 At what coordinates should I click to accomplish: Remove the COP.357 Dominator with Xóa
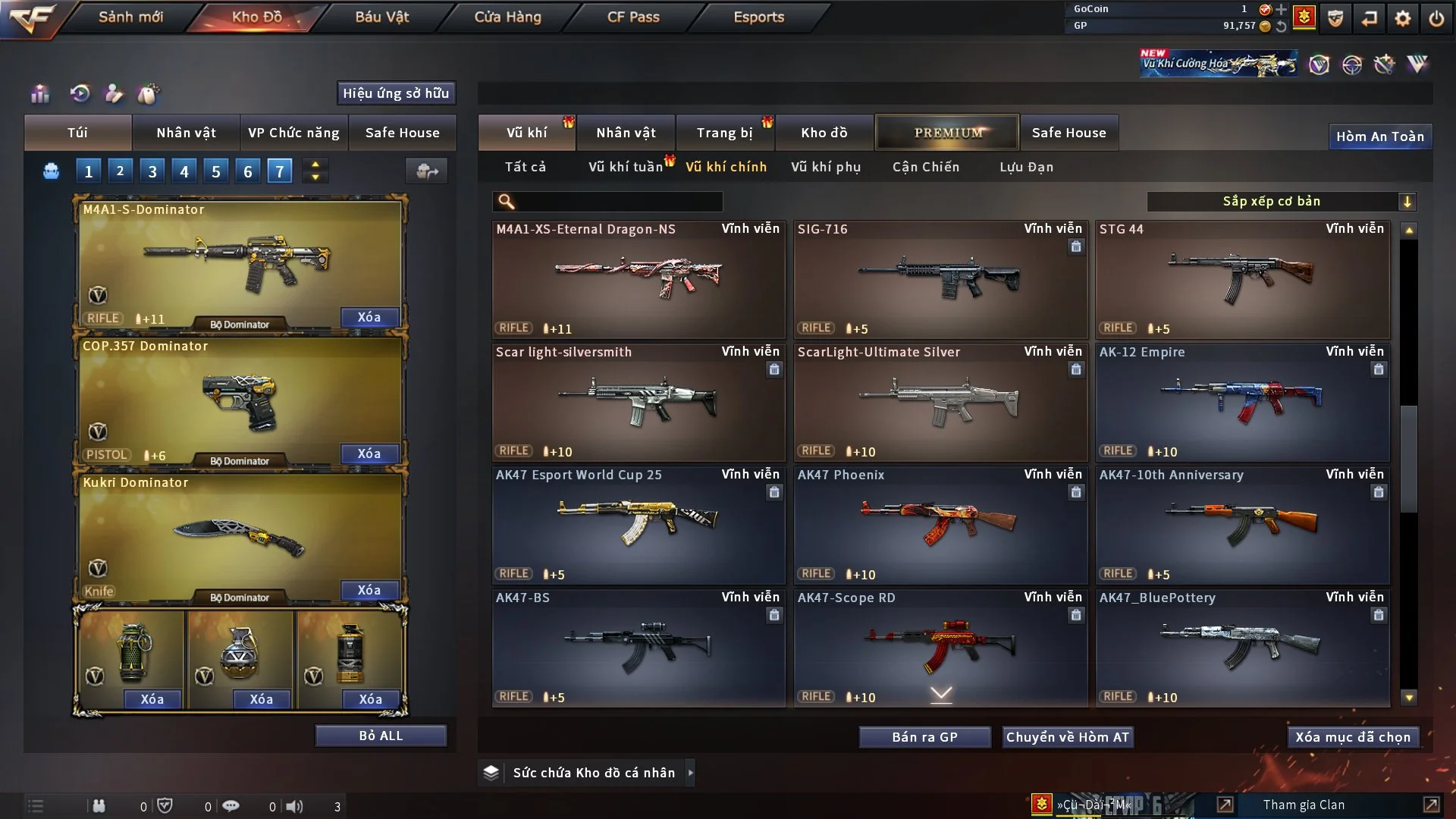[x=369, y=453]
